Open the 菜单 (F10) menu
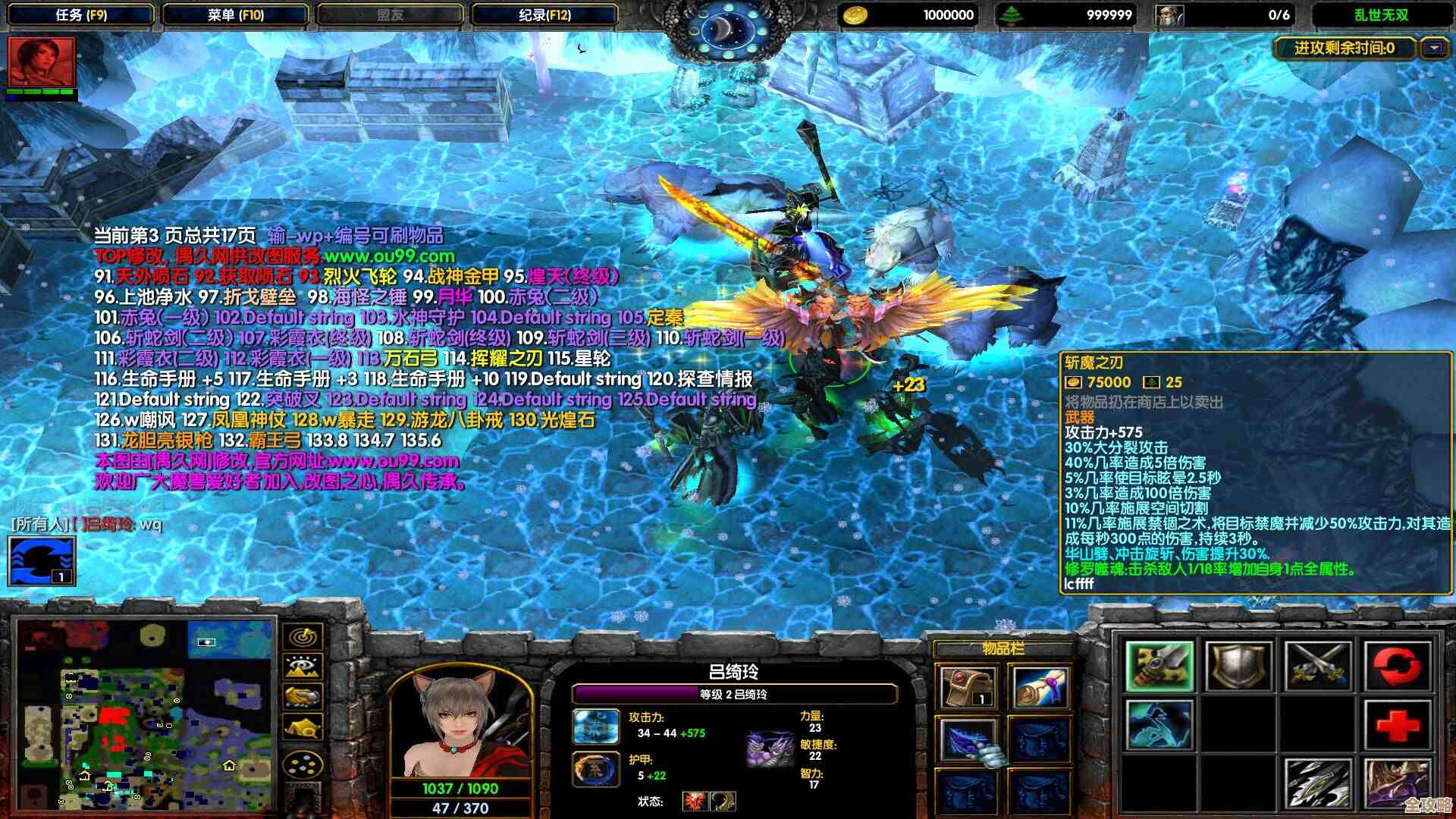 pos(235,12)
